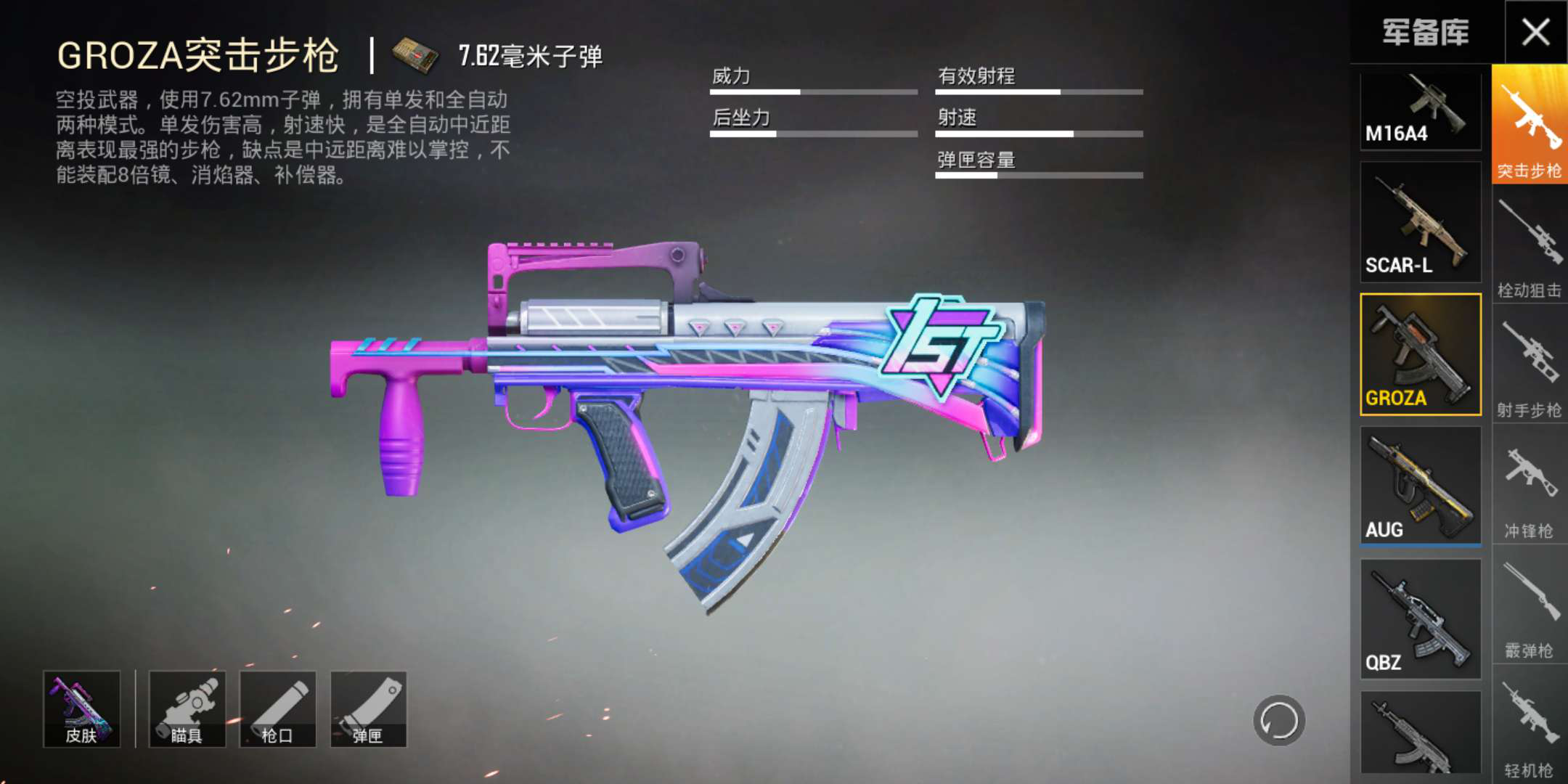Open the 栓动狙击 bolt-action sniper category
This screenshot has height=784, width=1568.
click(x=1530, y=247)
